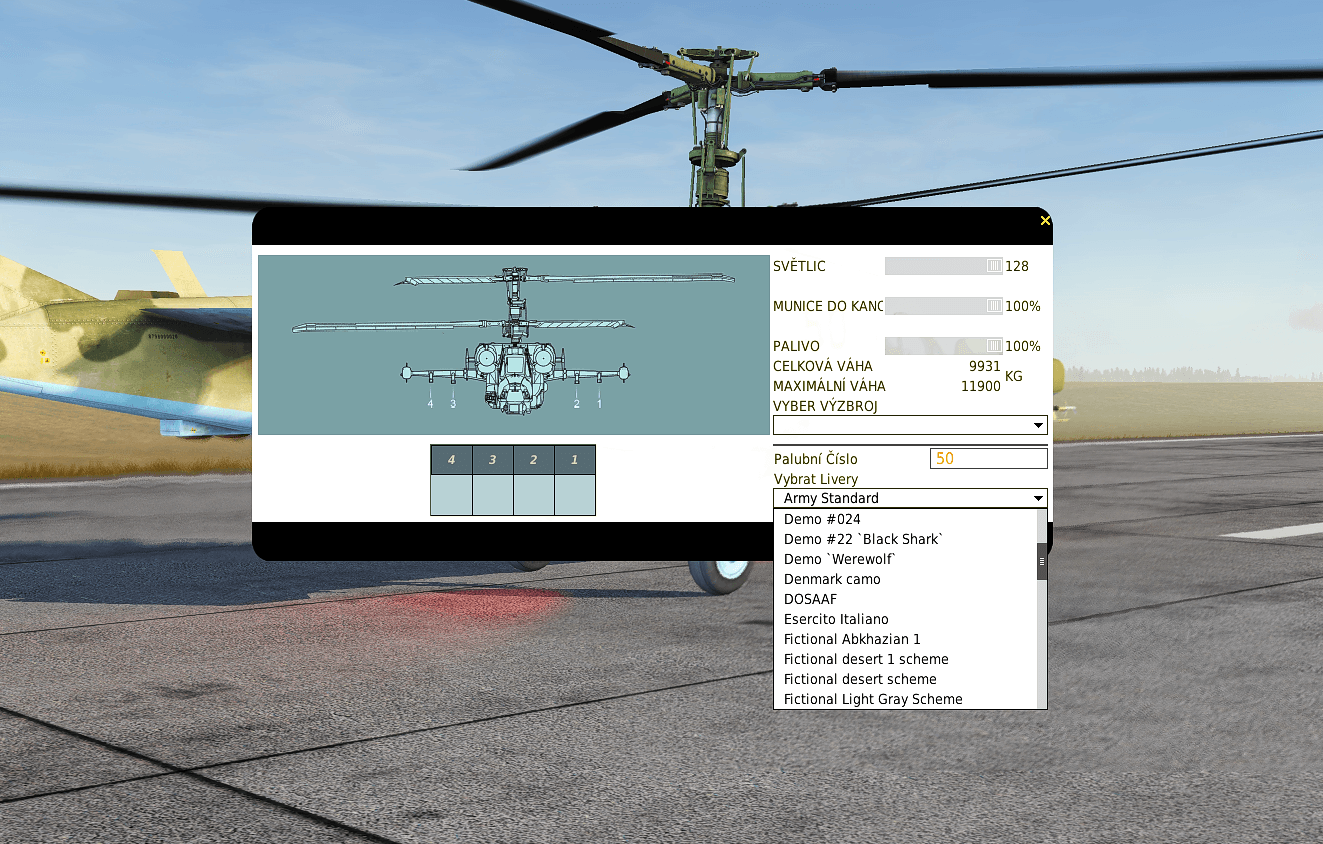Screen dimensions: 1323x844
Task: Select the Esercito Italiano livery
Action: (836, 619)
